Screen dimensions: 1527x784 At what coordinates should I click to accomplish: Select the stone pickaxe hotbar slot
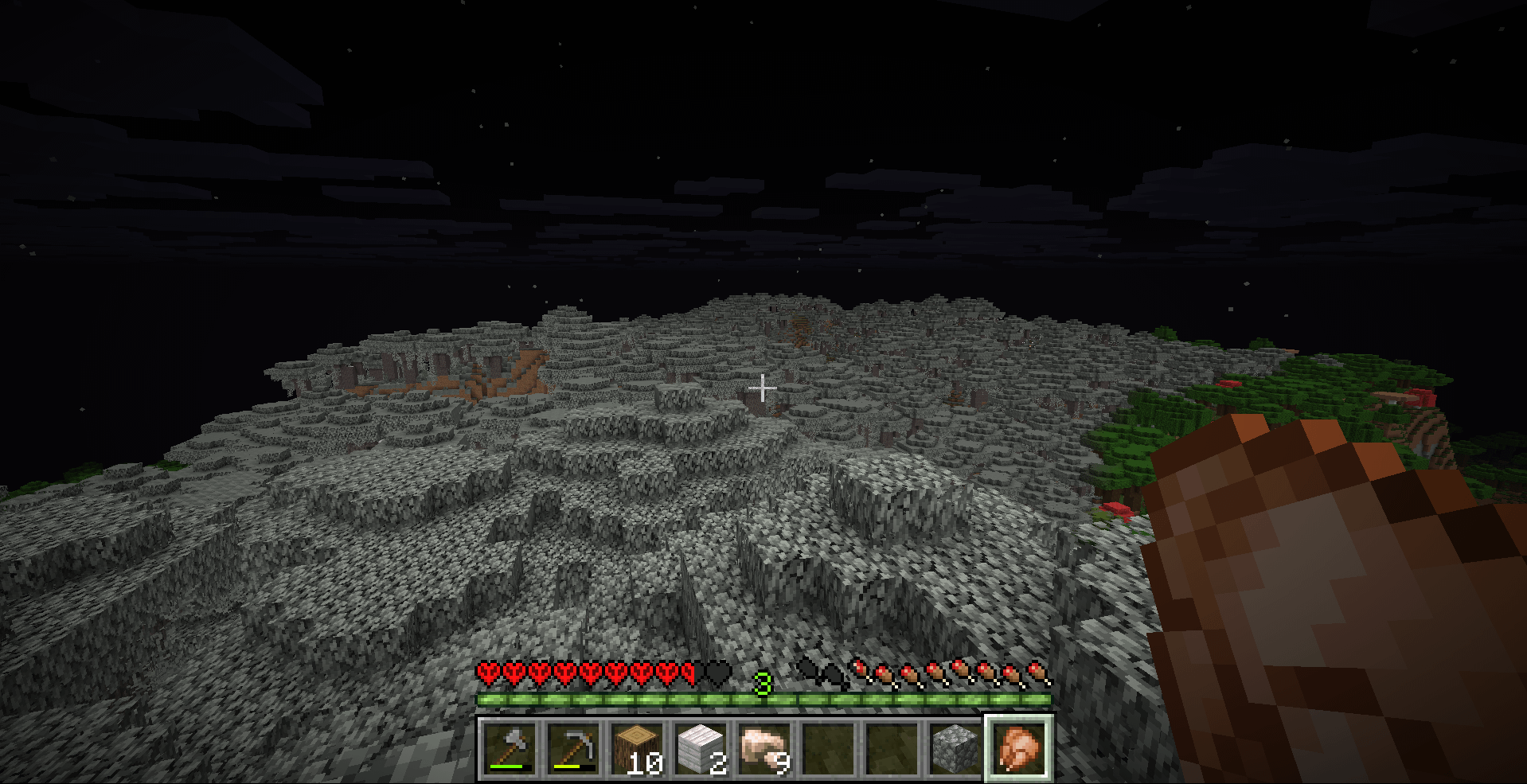[574, 748]
